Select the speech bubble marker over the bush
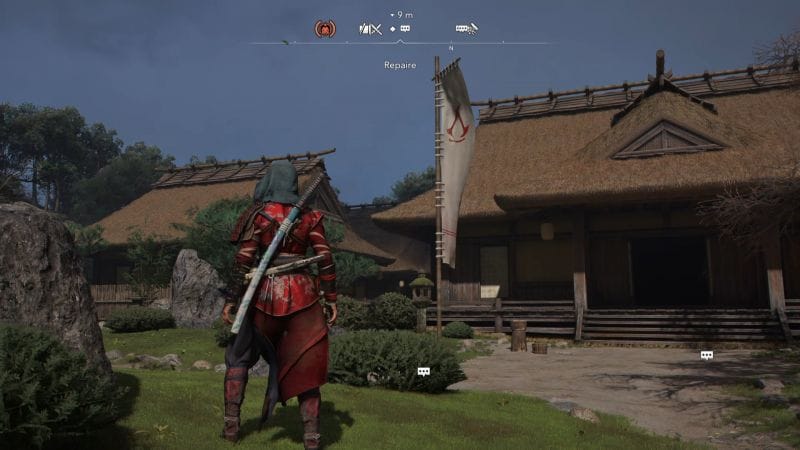The width and height of the screenshot is (800, 450). click(423, 371)
